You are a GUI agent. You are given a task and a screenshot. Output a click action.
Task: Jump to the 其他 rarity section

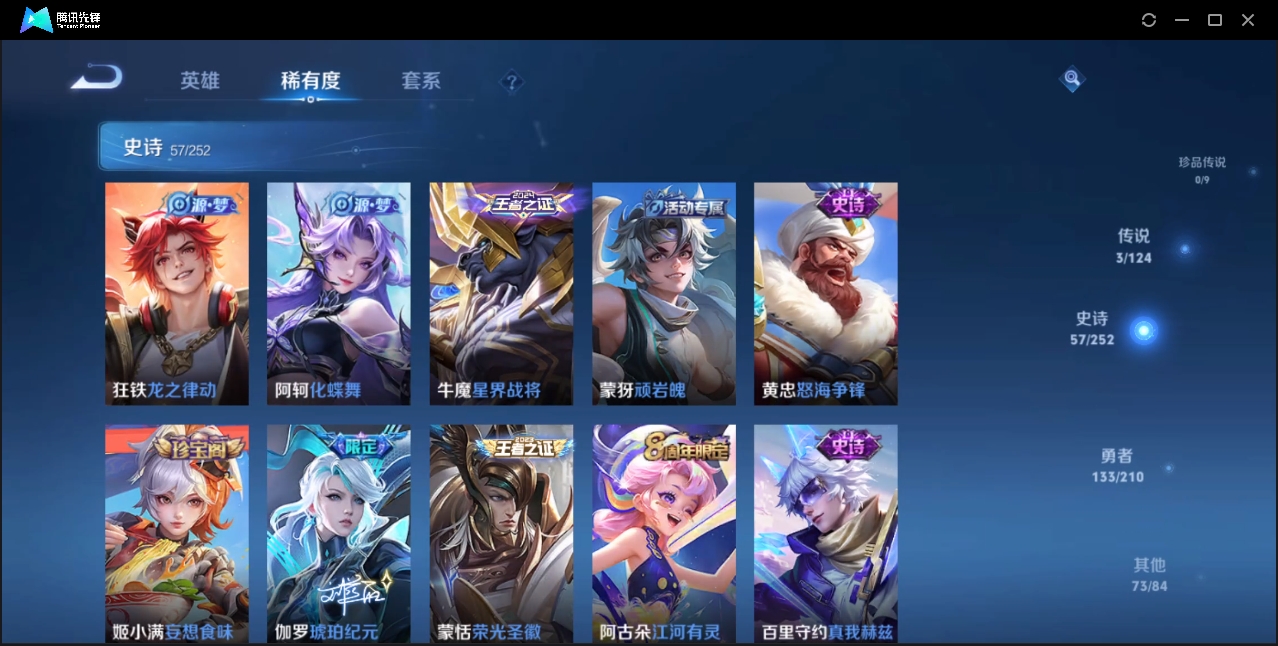(x=1149, y=574)
